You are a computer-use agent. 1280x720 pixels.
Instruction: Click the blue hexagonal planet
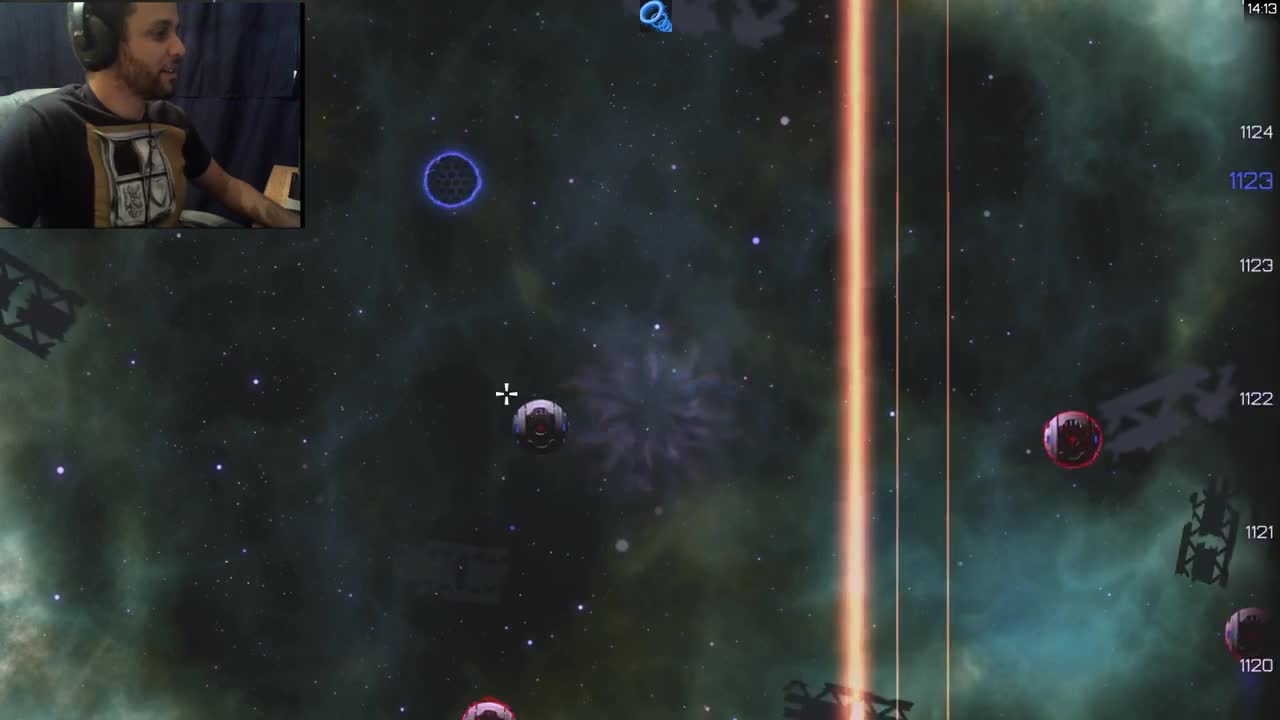tap(453, 180)
